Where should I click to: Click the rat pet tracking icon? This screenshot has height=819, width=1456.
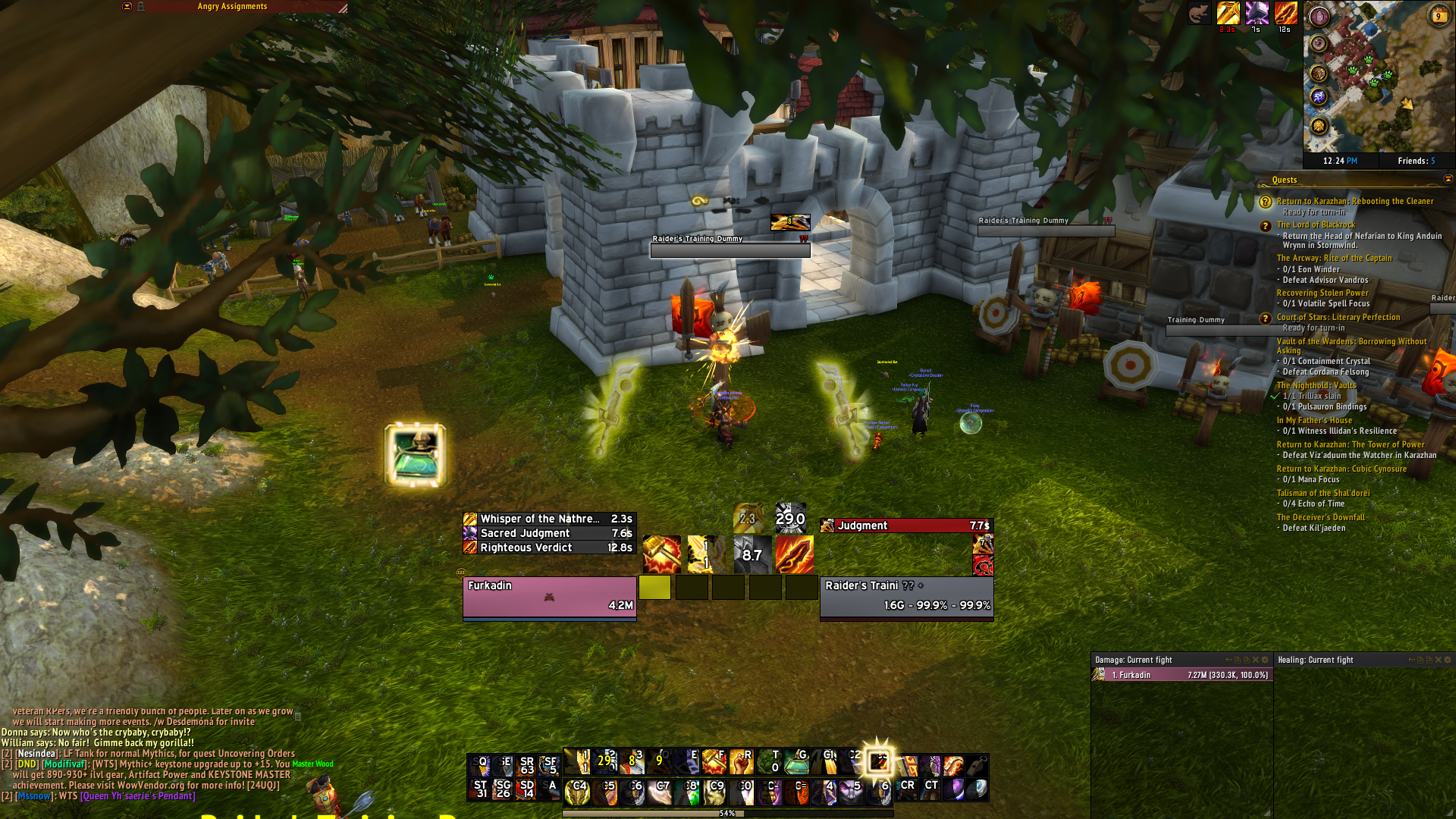pos(1199,14)
